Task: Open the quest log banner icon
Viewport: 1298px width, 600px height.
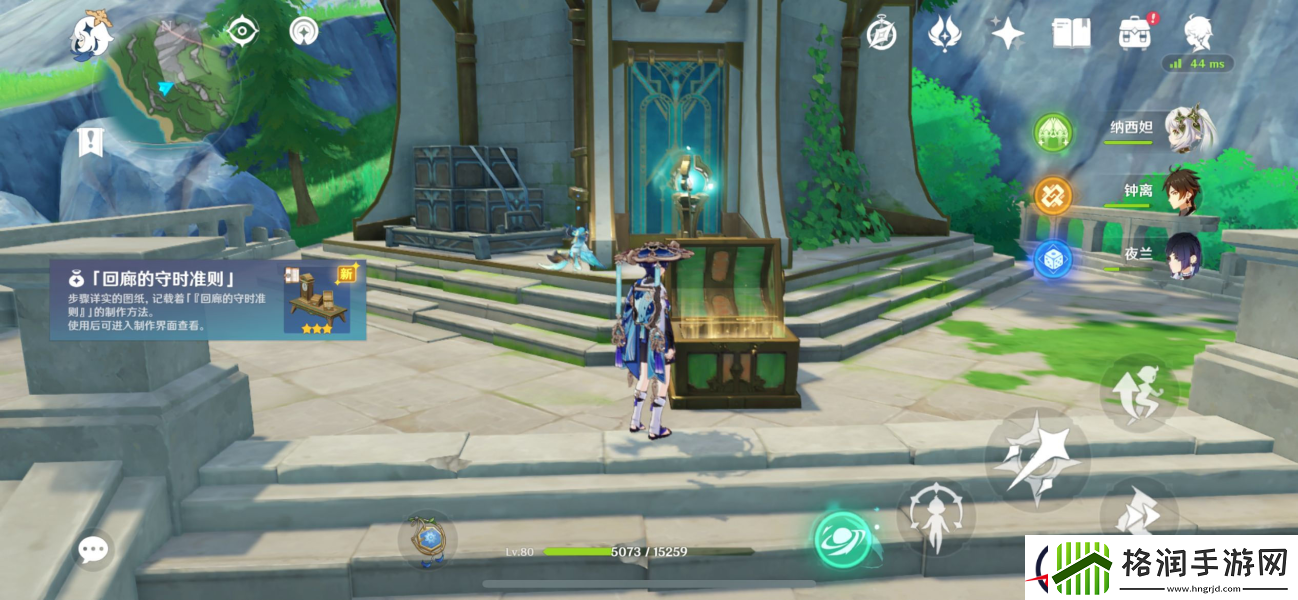Action: click(90, 141)
